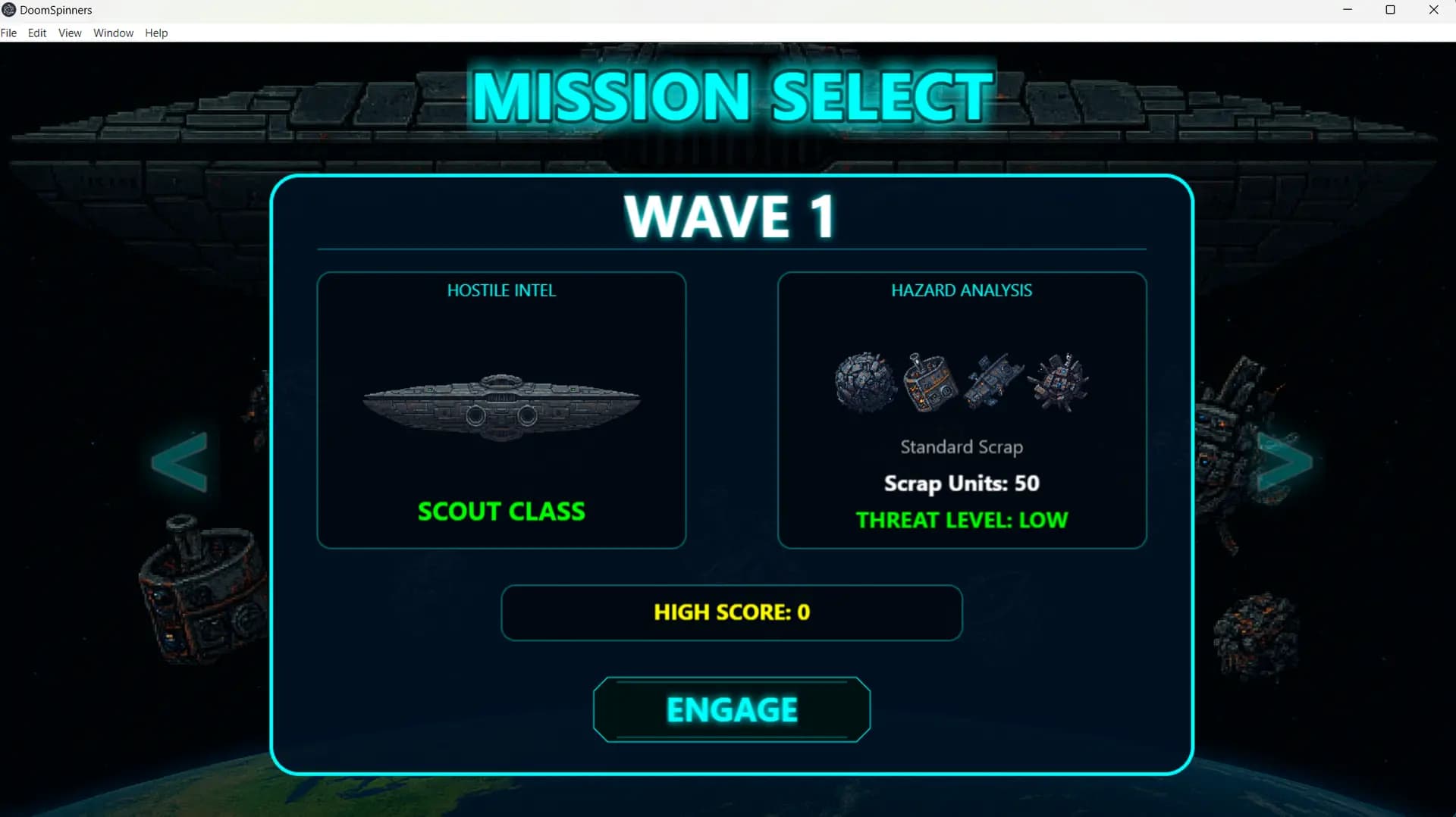
Task: Open the View menu
Action: [69, 33]
